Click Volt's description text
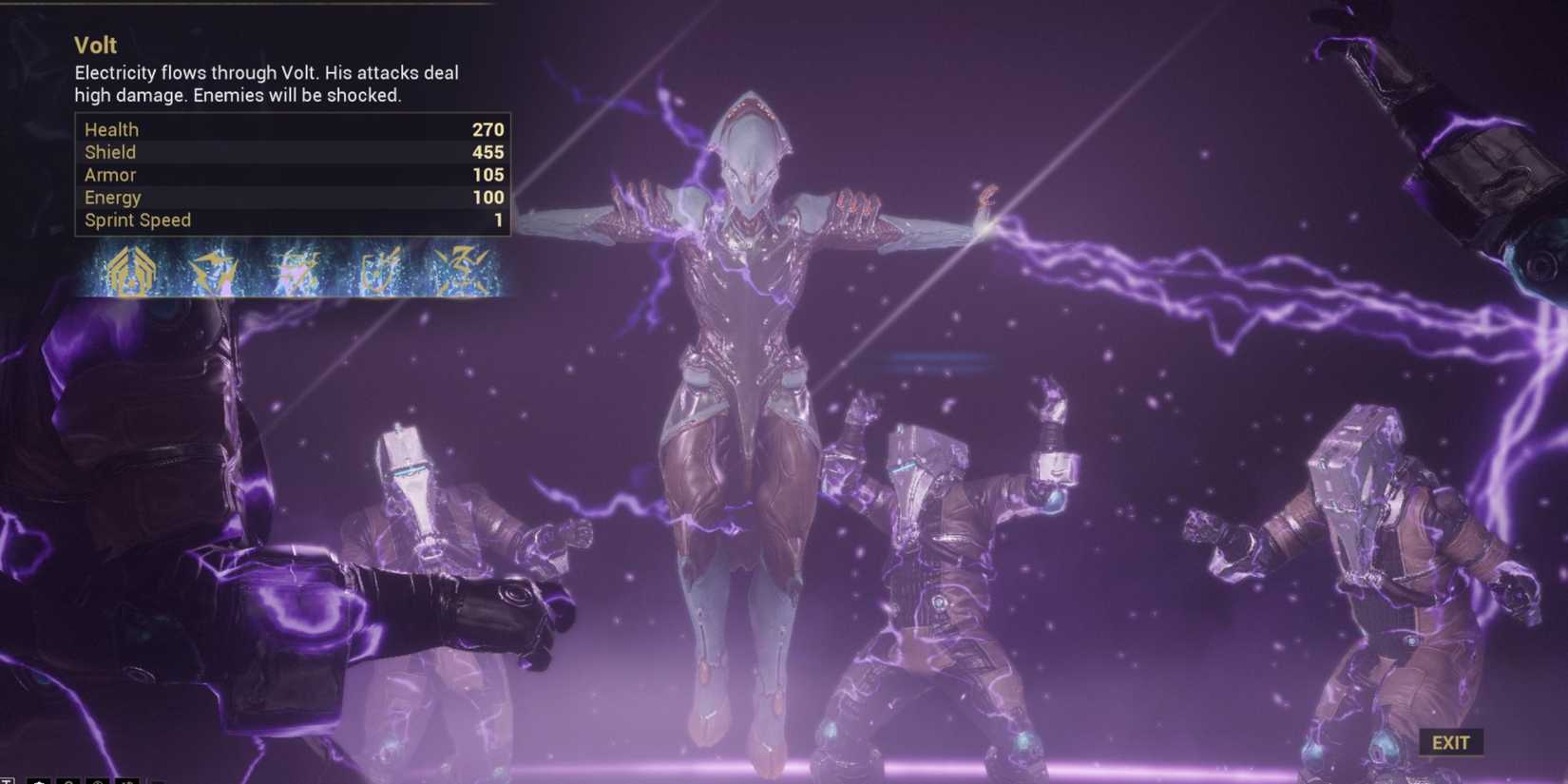This screenshot has width=1568, height=784. (x=266, y=84)
